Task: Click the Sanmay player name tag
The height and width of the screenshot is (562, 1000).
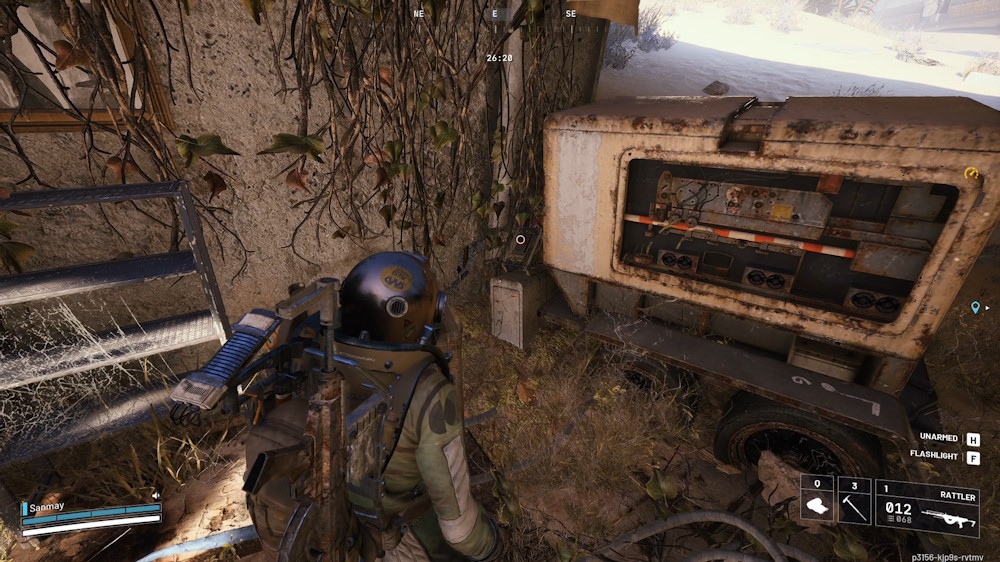Action: (x=45, y=508)
